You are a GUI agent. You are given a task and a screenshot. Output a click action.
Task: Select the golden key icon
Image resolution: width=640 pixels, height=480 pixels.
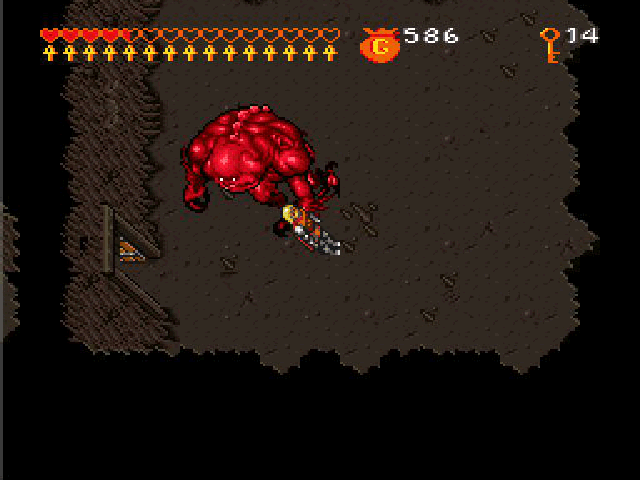549,44
